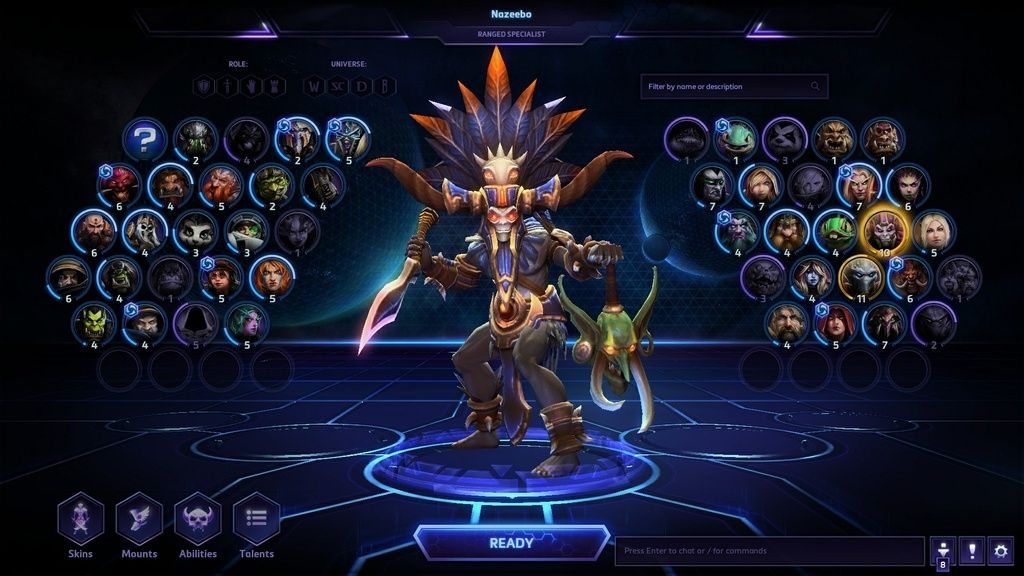
Task: Click the chat command input box
Action: pos(768,551)
